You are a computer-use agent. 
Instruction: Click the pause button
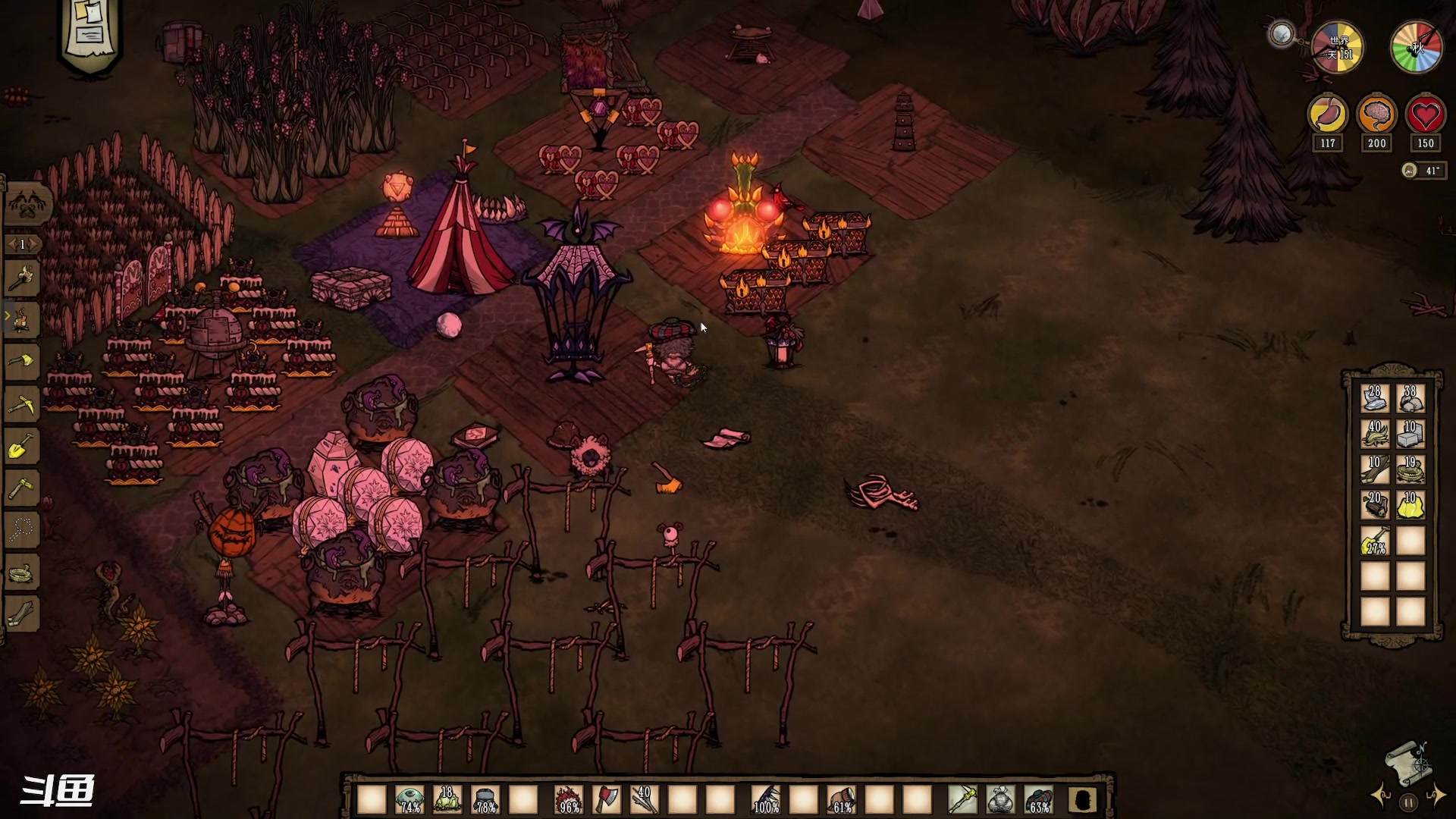click(1408, 802)
